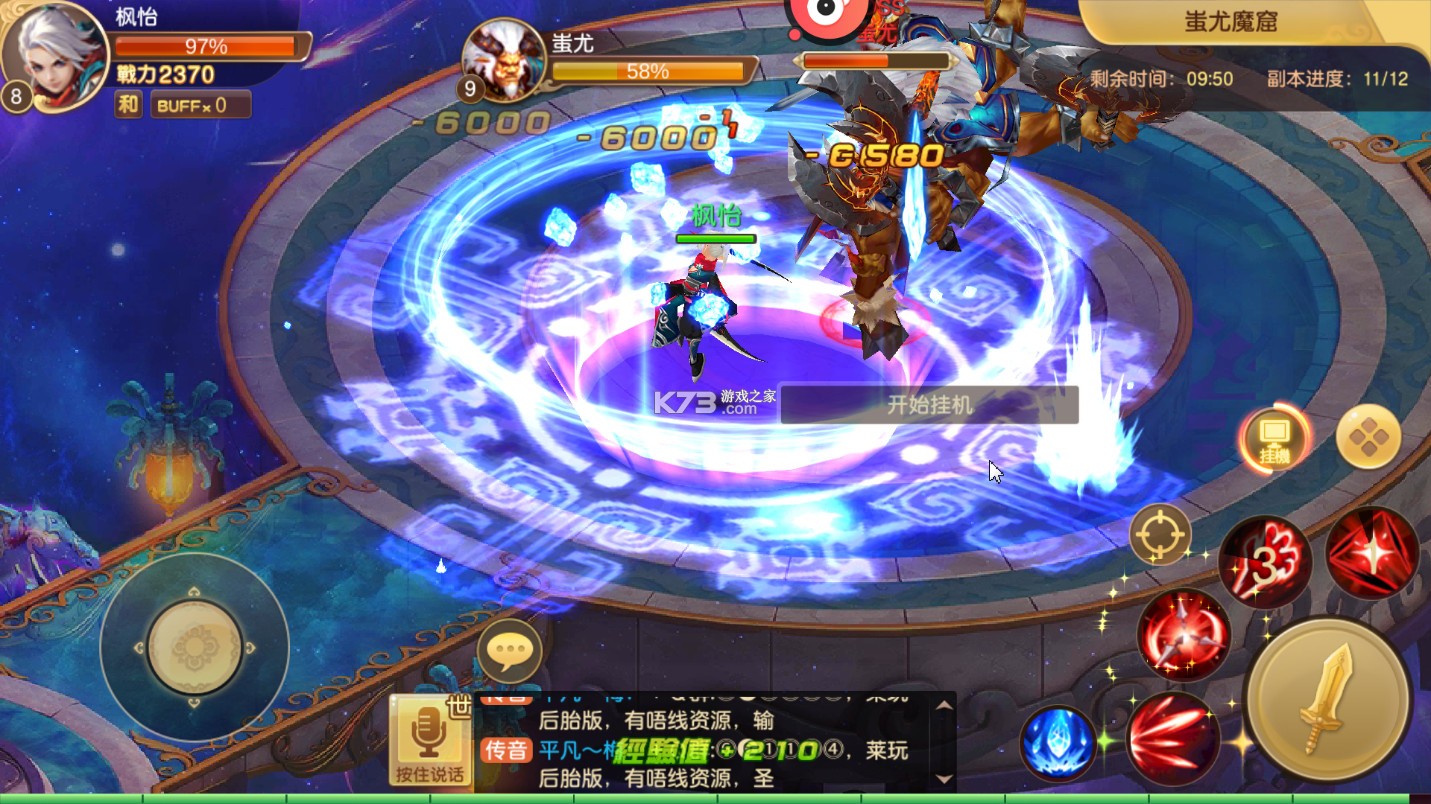Use the claw skill showing charge count 3
The height and width of the screenshot is (804, 1431).
pyautogui.click(x=1266, y=561)
